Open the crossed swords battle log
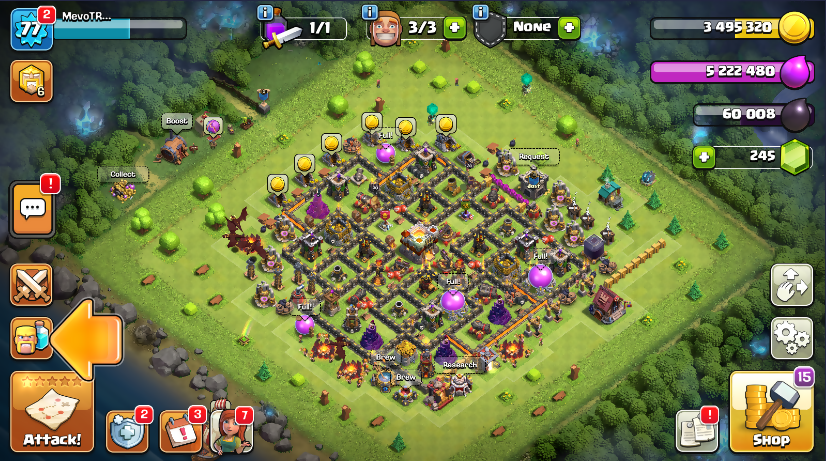The image size is (826, 461). 31,285
